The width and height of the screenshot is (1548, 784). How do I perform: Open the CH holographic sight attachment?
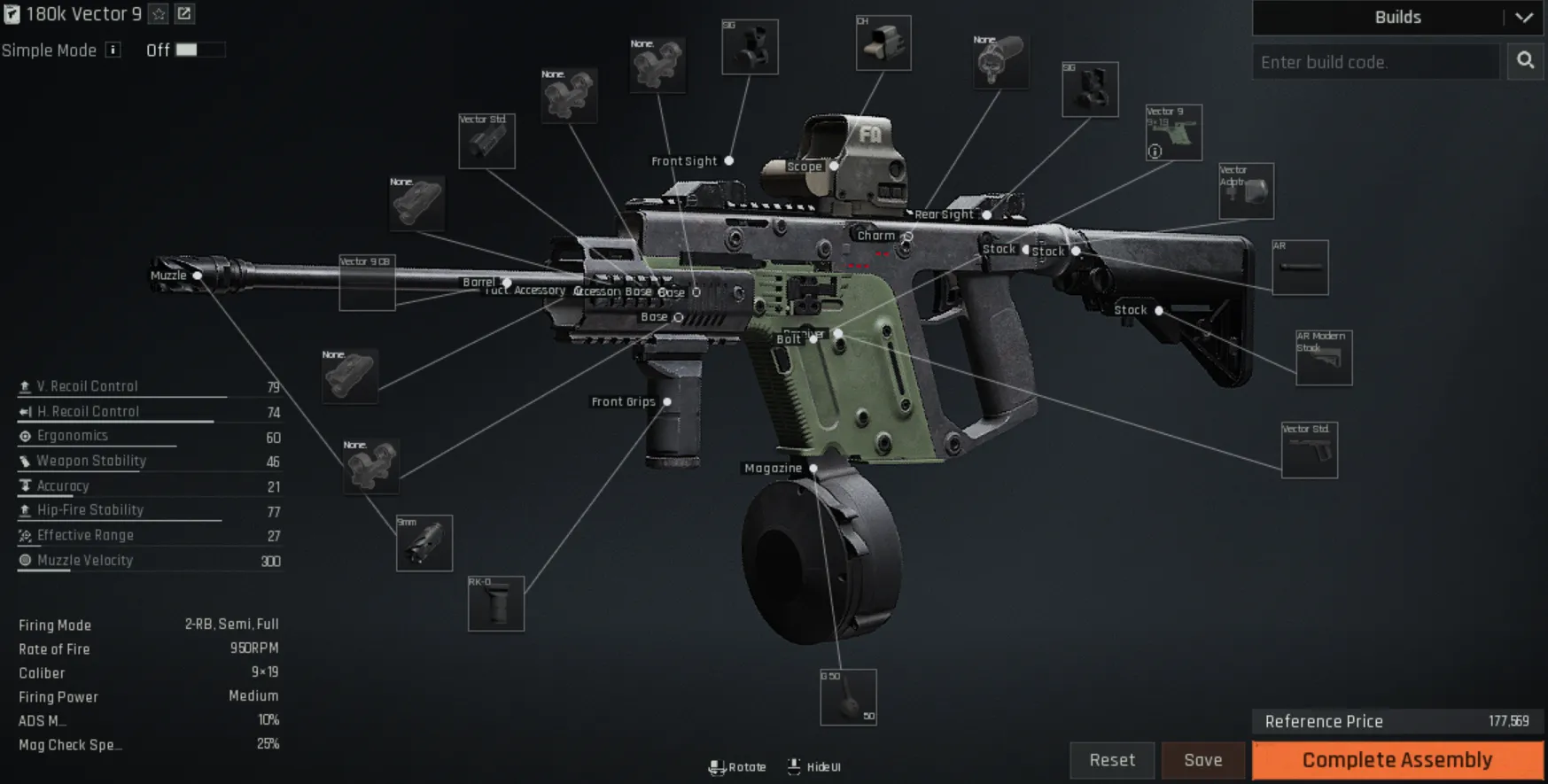pyautogui.click(x=882, y=43)
